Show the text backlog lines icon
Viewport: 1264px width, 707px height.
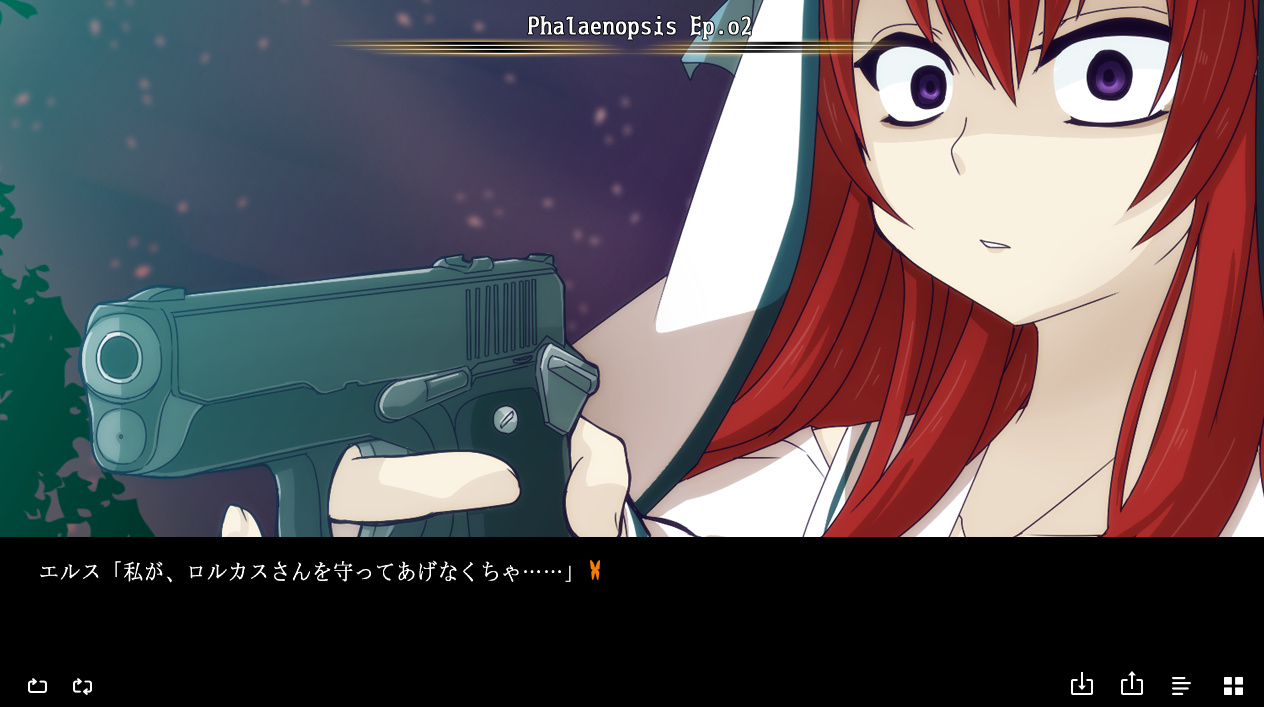(1181, 686)
